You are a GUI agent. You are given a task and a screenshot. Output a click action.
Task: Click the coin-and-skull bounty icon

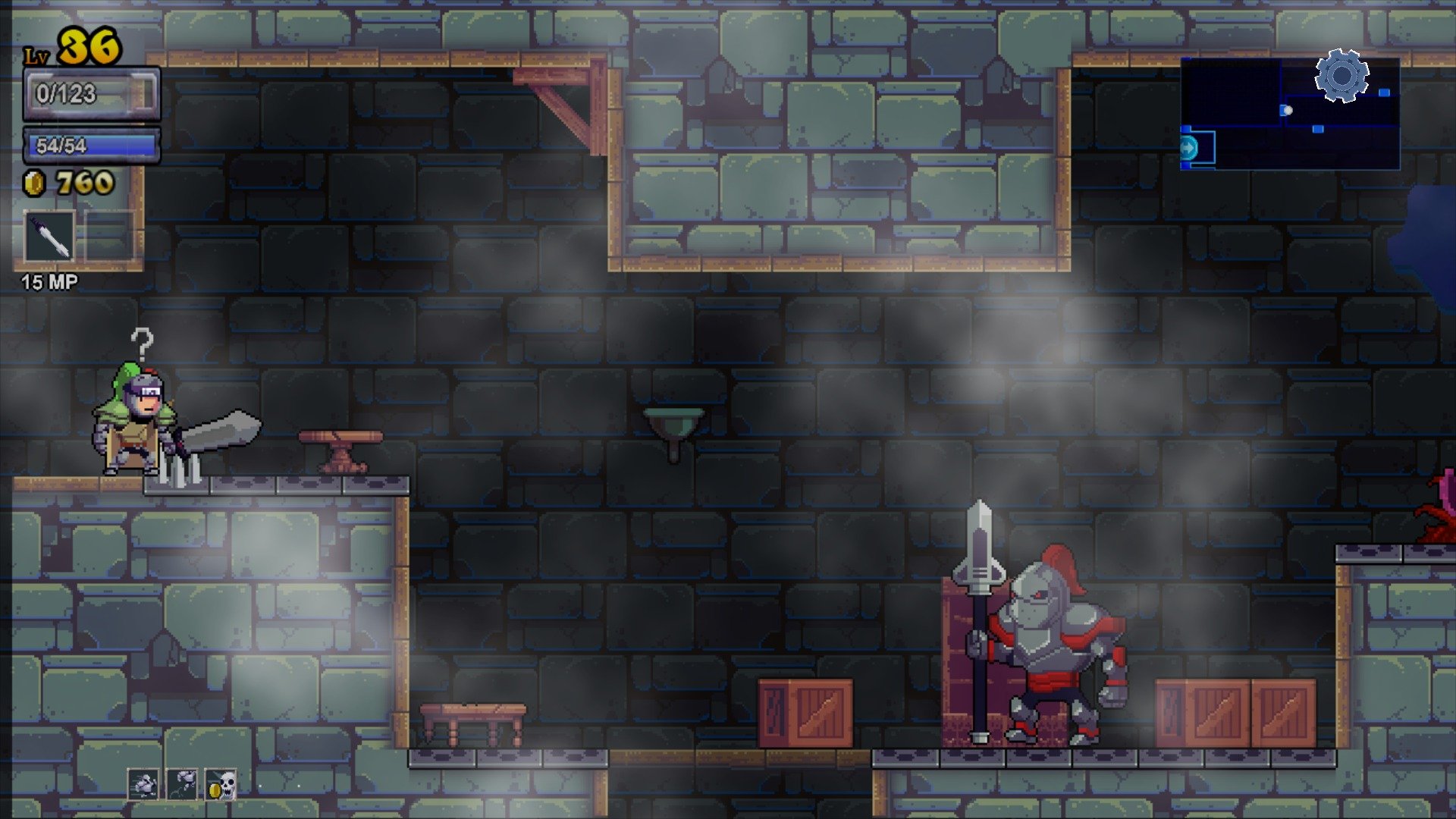[x=221, y=785]
